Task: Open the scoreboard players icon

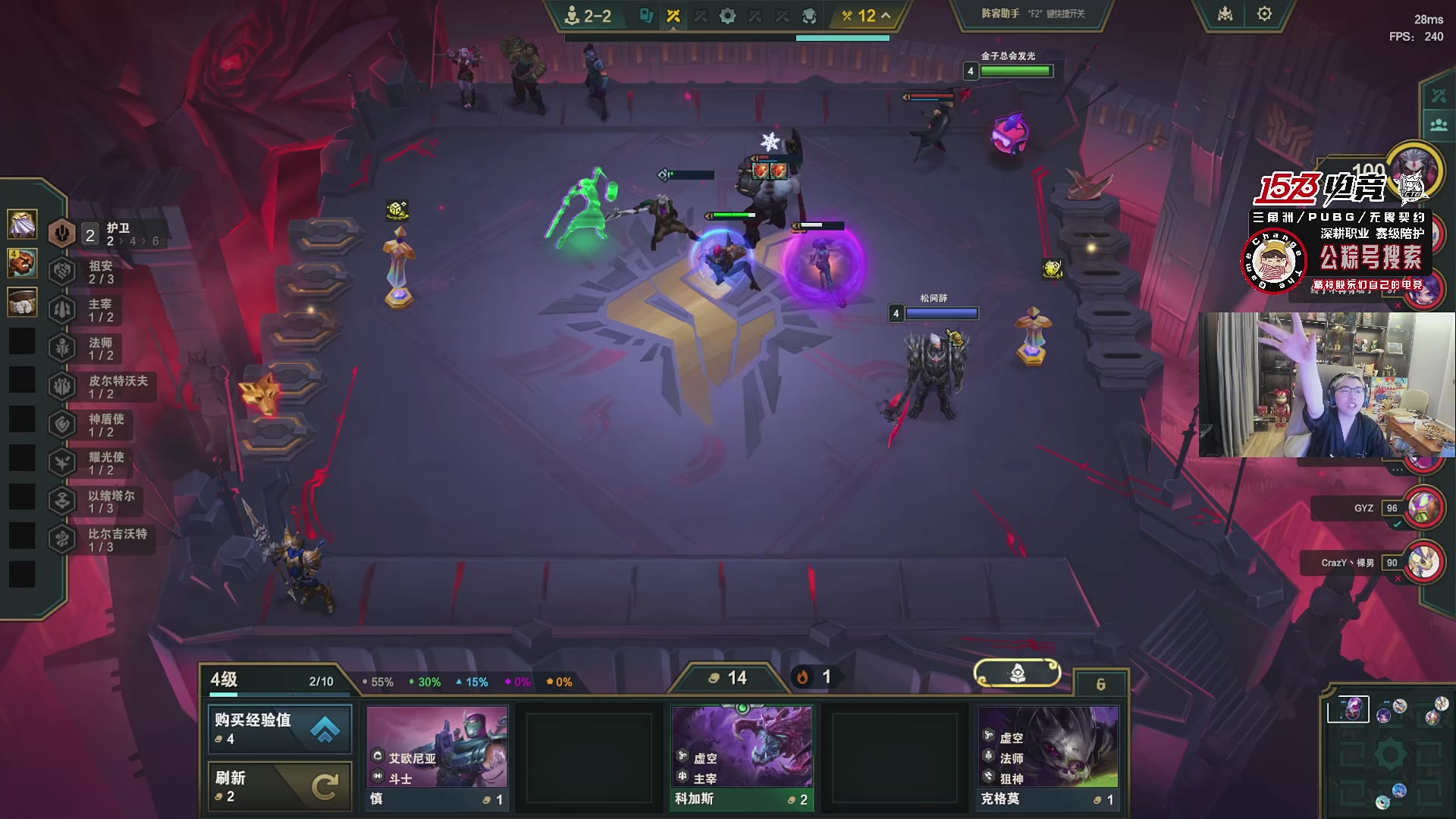Action: 1439,125
